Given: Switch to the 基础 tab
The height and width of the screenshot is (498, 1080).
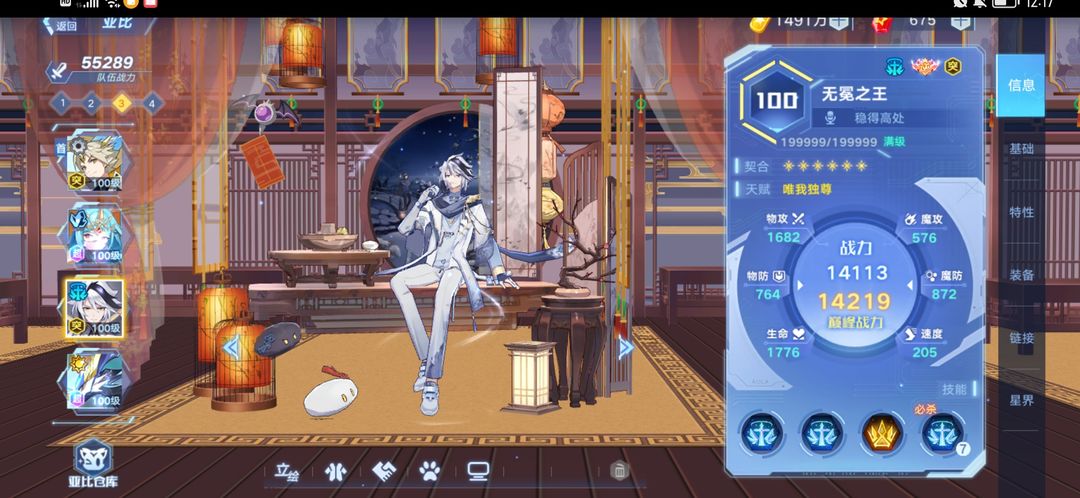Looking at the screenshot, I should tap(1021, 149).
